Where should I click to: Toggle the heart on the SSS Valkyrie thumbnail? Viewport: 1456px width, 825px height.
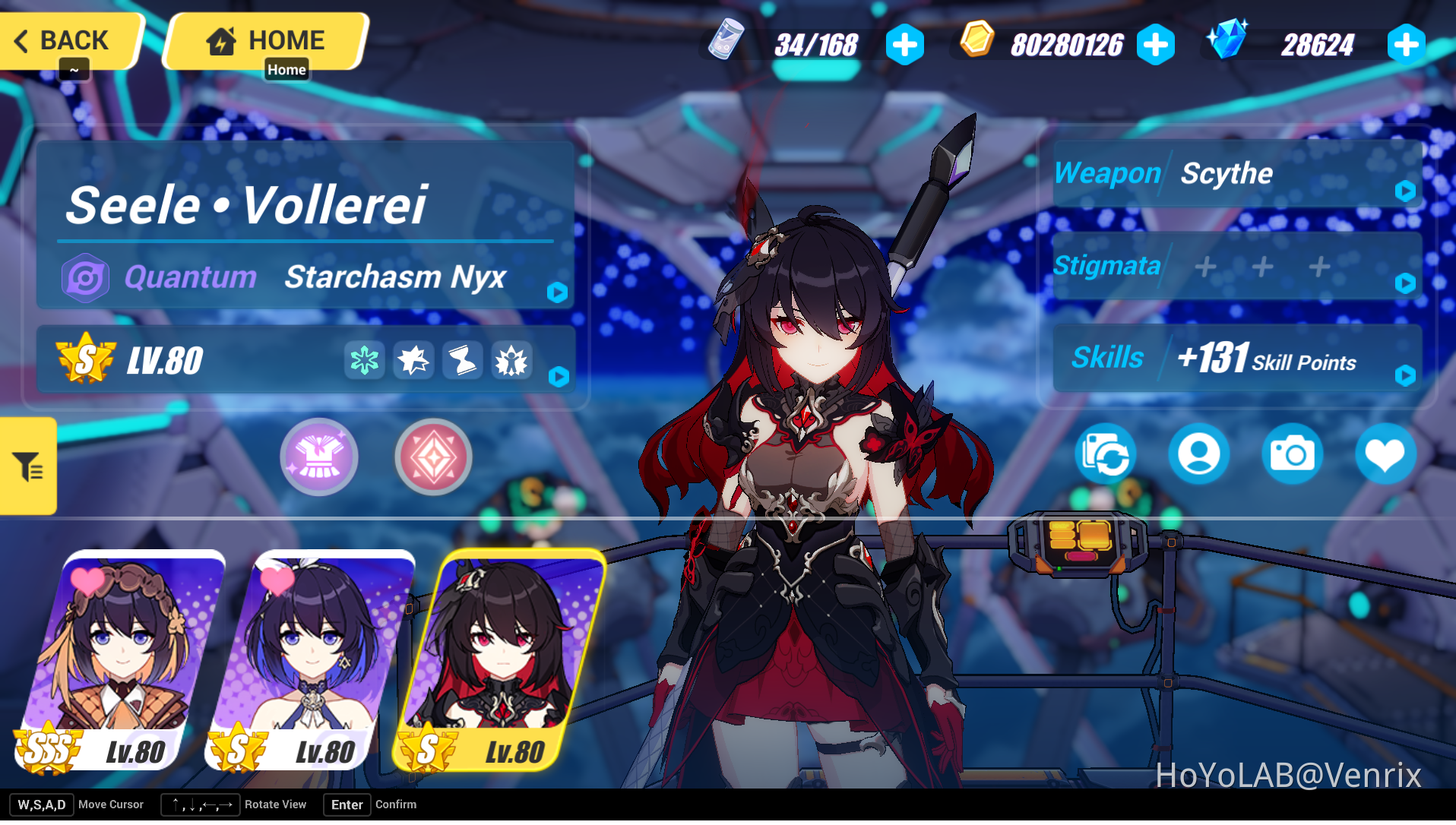click(86, 580)
